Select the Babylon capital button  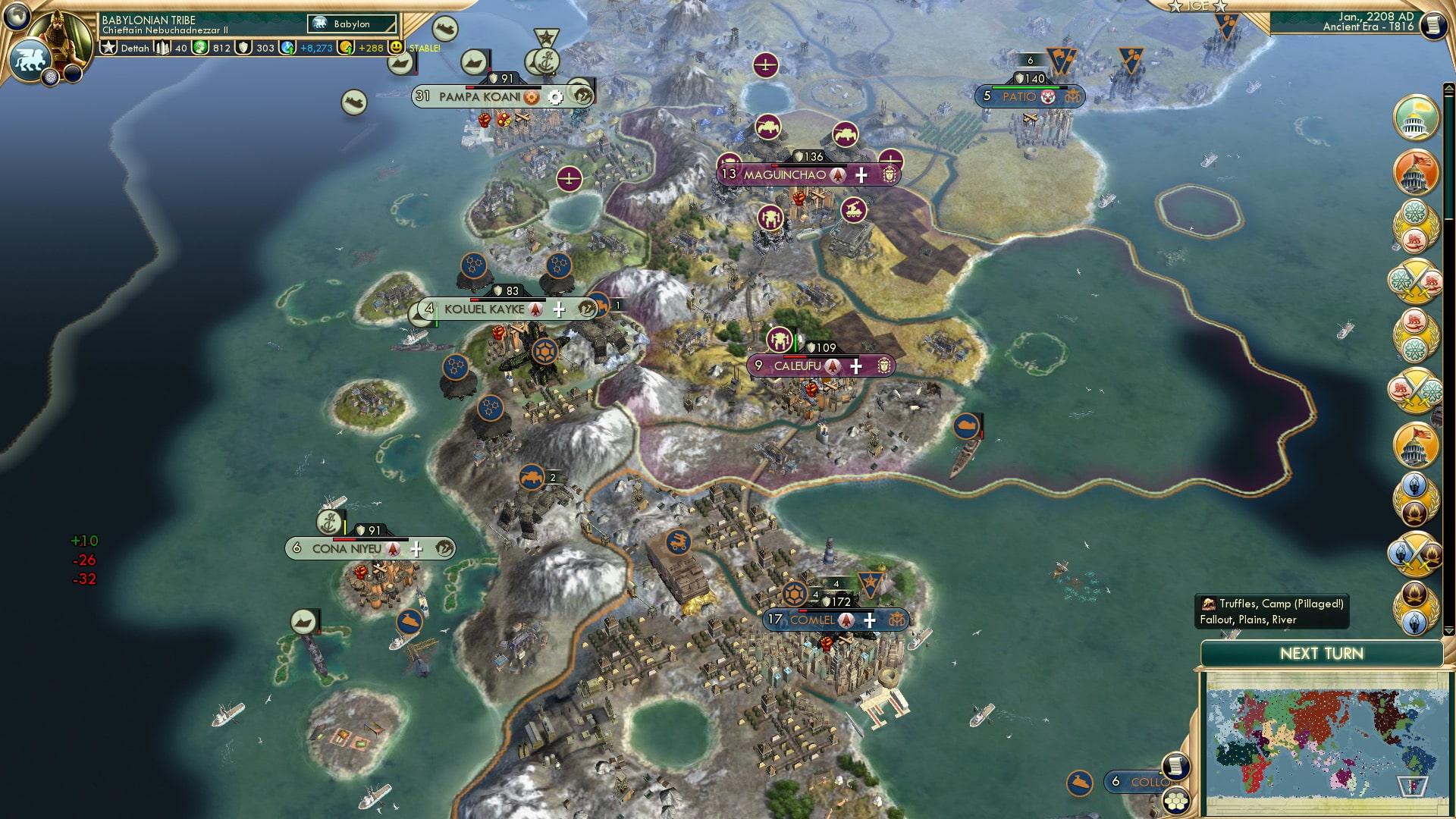coord(353,24)
